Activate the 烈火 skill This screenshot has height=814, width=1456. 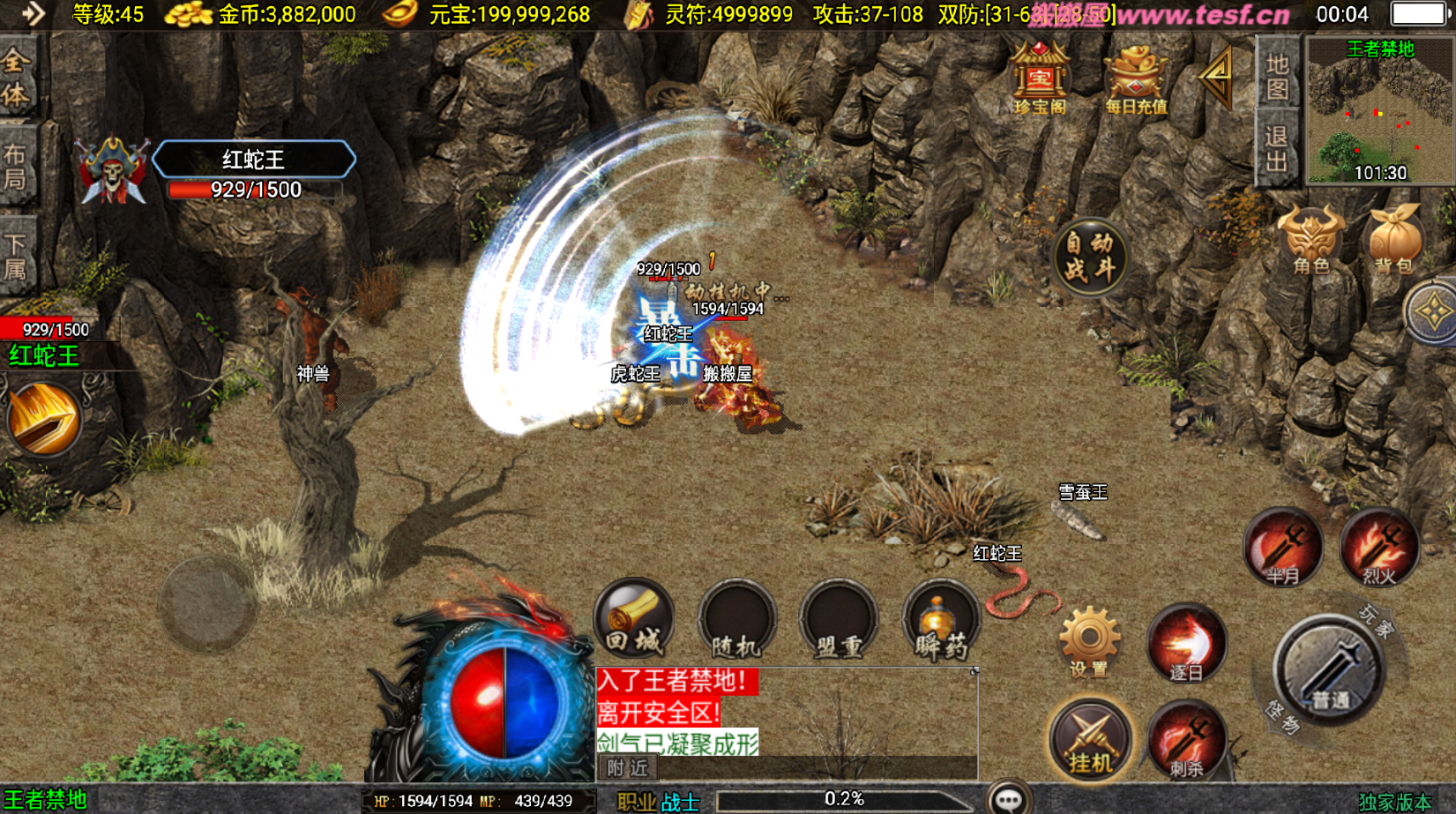tap(1379, 548)
